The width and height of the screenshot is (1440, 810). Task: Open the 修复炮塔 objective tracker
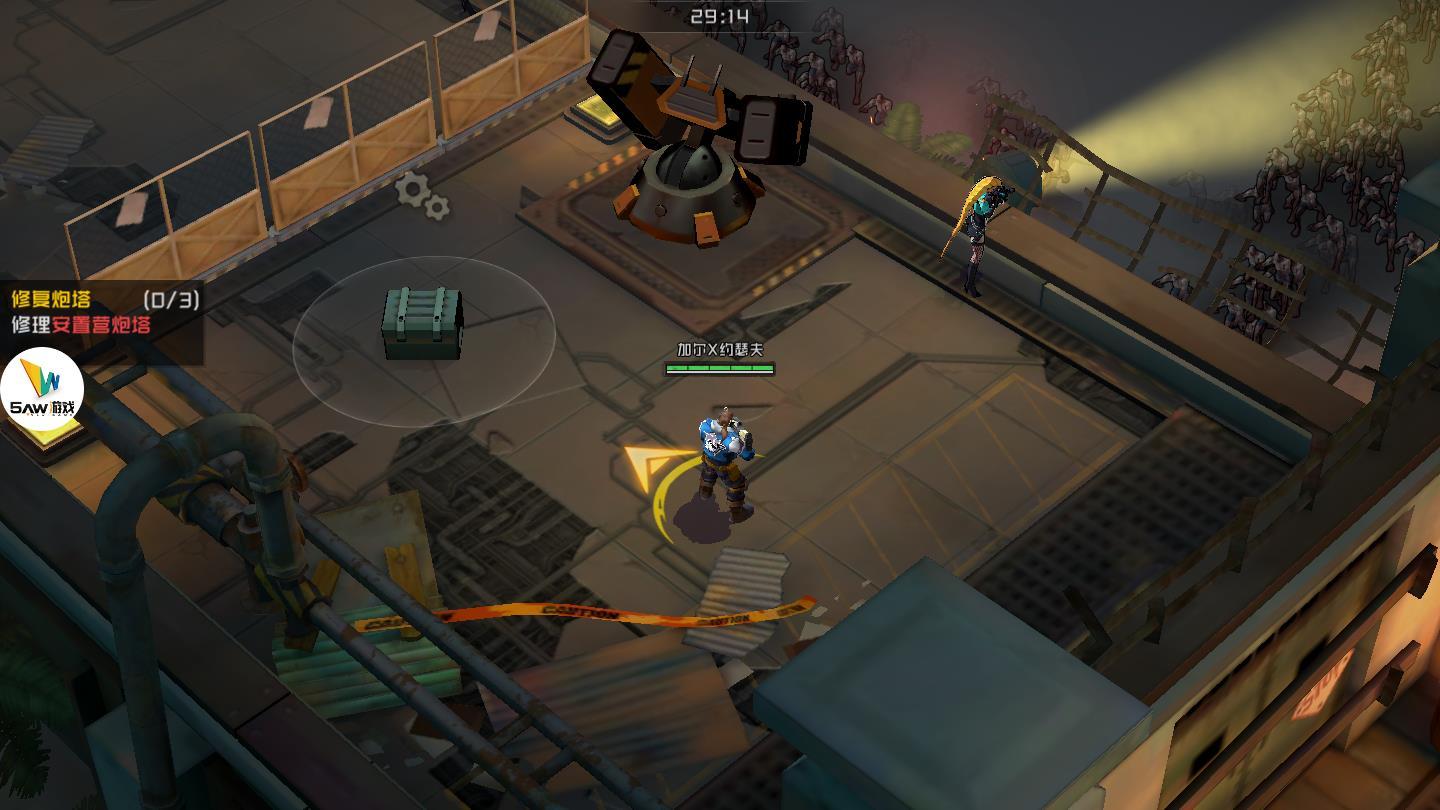(x=100, y=311)
